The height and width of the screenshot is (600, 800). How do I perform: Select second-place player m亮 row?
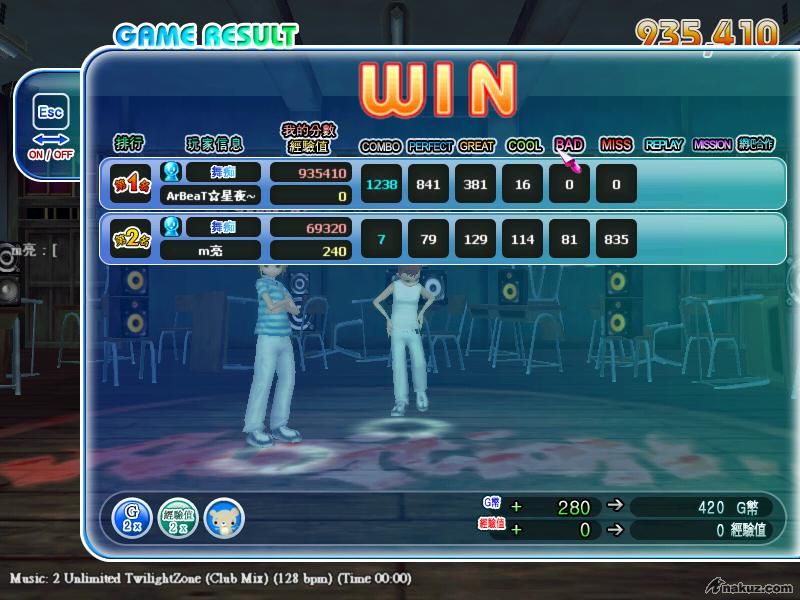210,250
